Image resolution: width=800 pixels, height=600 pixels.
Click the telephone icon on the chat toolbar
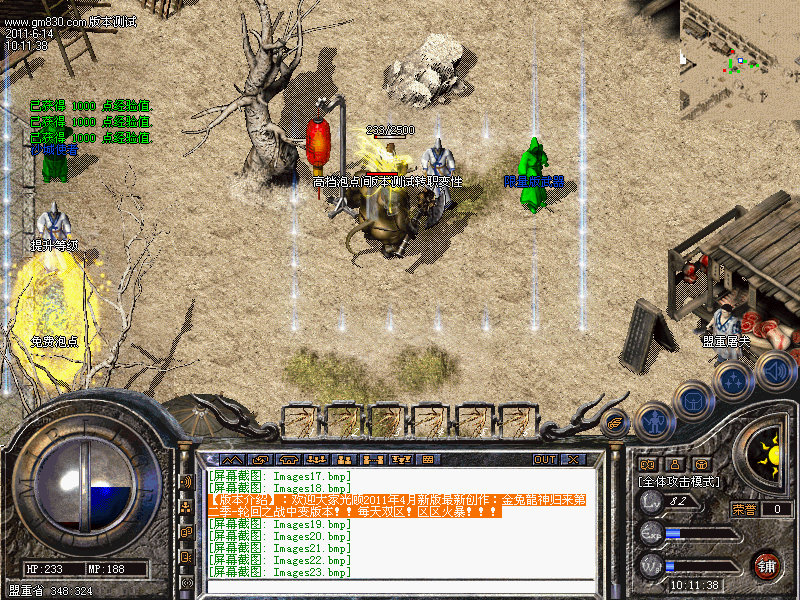(289, 459)
